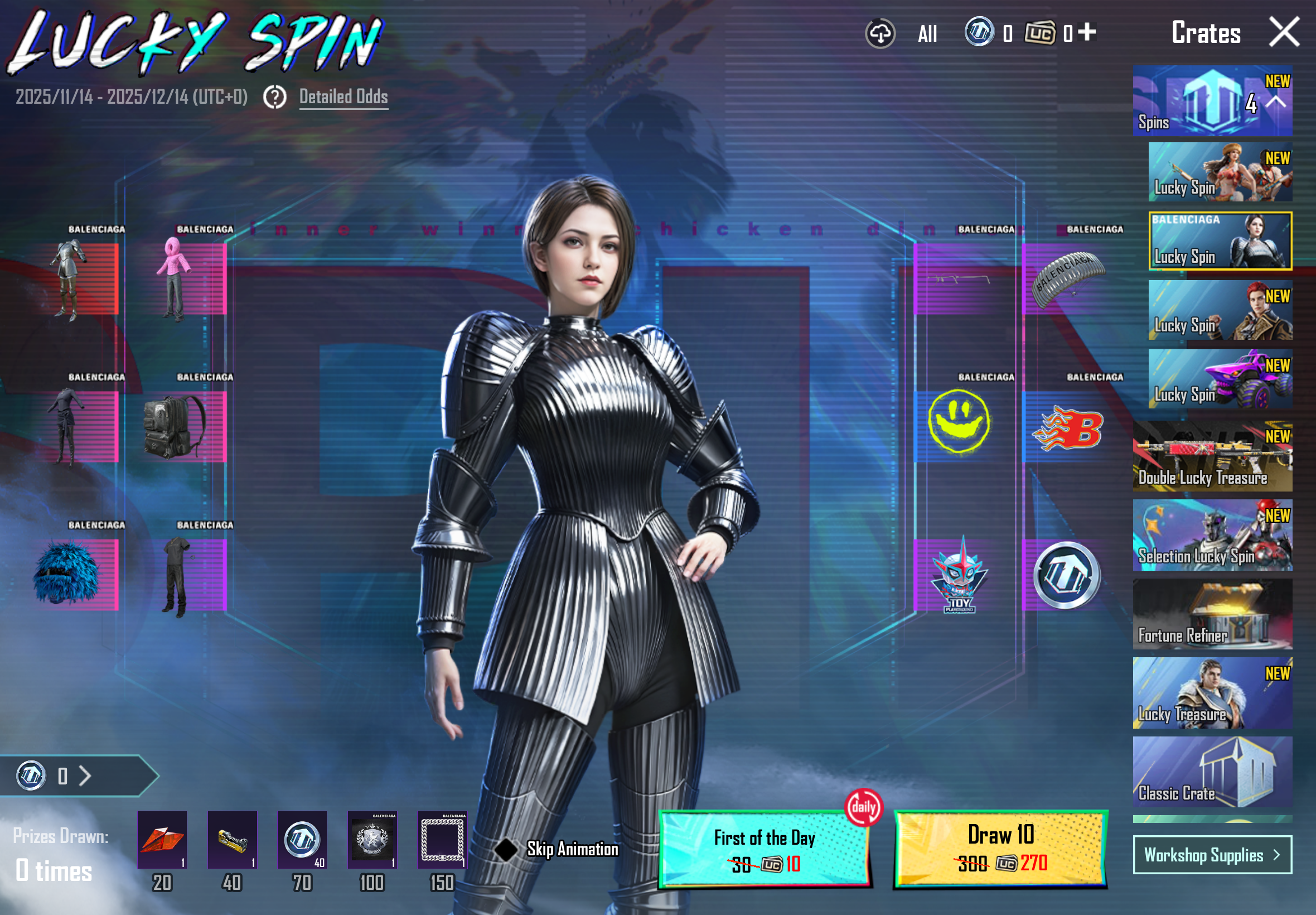Select the Balenciaga Lucky Spin crate
Screen dimensions: 1316x915
coord(1220,241)
